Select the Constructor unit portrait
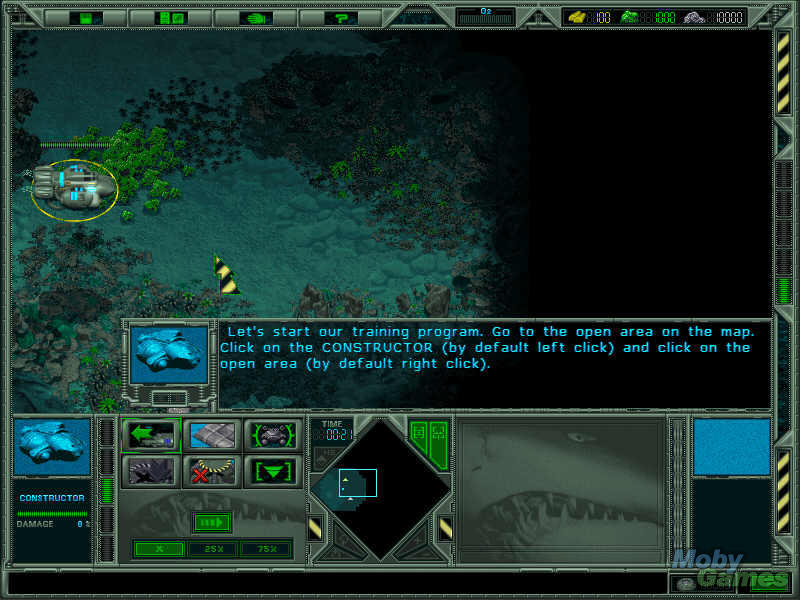800x600 pixels. point(53,448)
